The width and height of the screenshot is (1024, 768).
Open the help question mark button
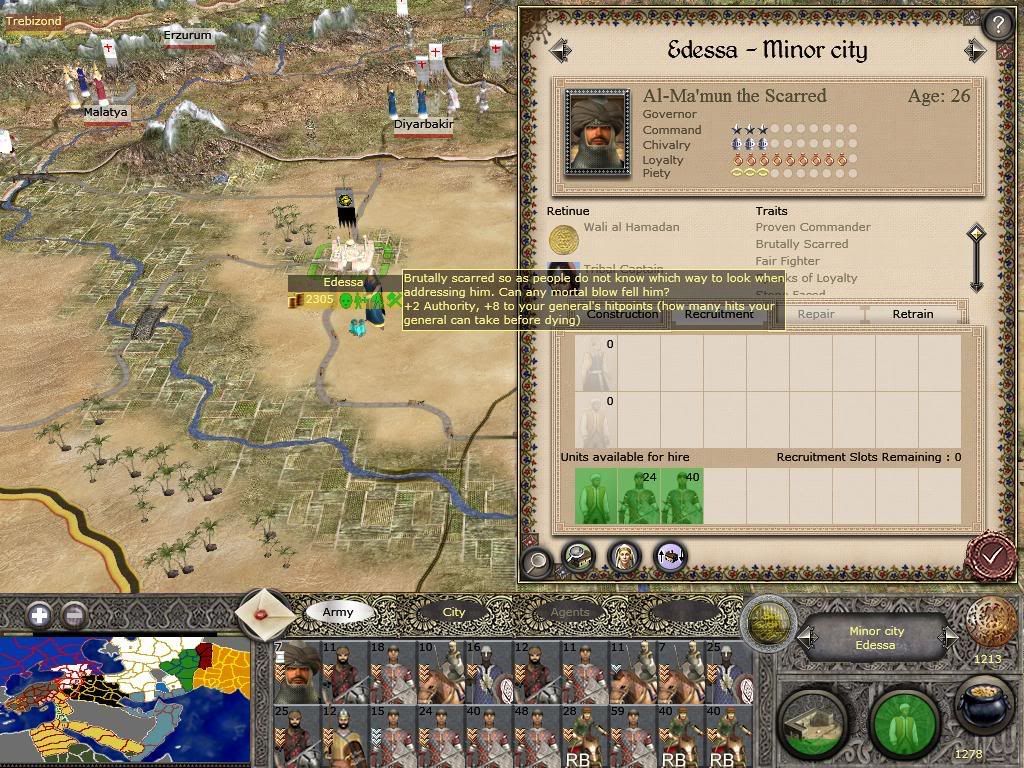click(x=997, y=23)
